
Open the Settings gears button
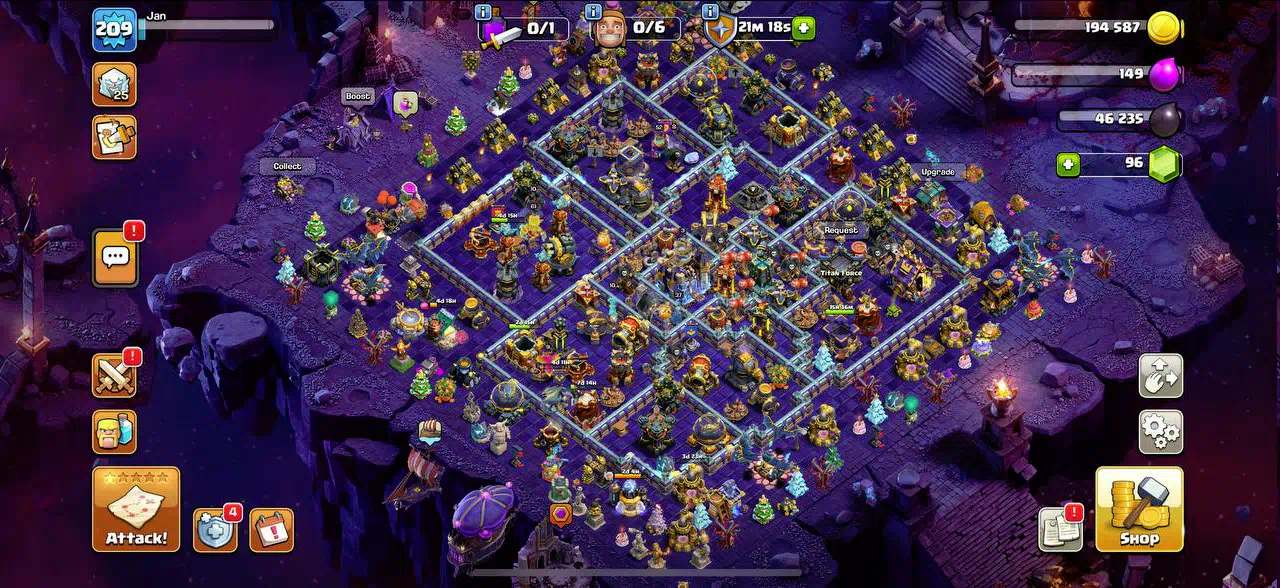(x=1160, y=432)
